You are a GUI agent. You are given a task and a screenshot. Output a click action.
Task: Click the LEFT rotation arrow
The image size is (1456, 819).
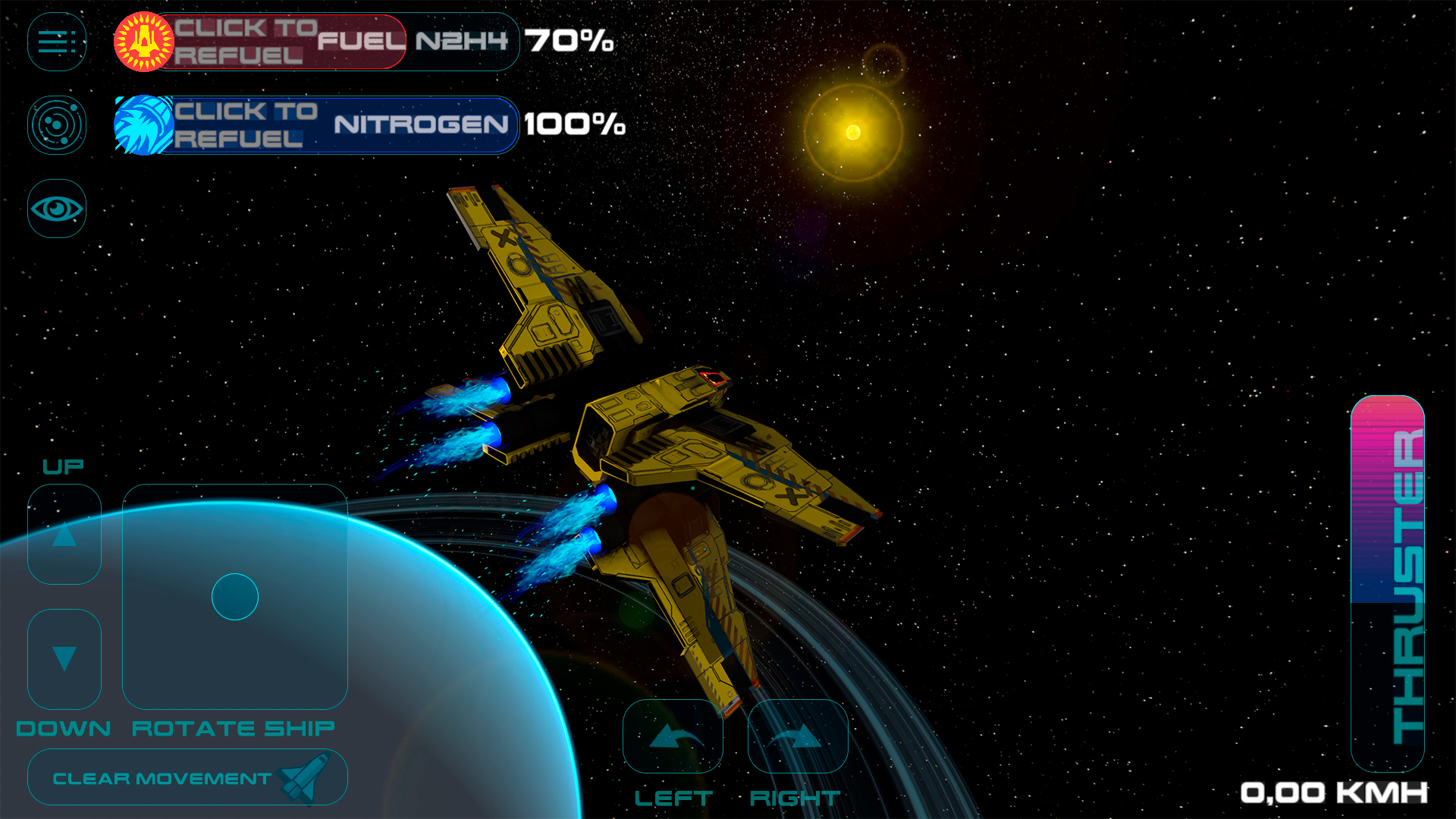pyautogui.click(x=673, y=736)
